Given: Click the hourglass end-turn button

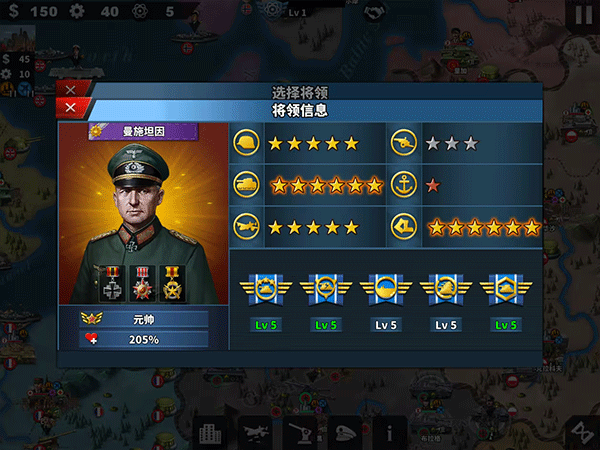Looking at the screenshot, I should pyautogui.click(x=578, y=430).
